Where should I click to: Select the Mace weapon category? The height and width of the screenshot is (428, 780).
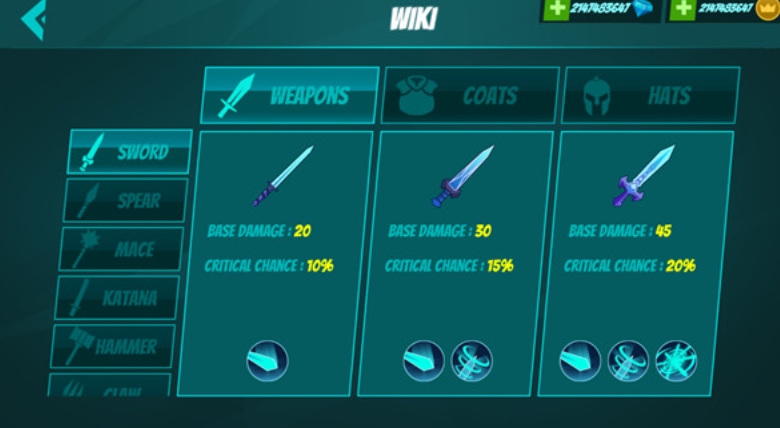122,249
